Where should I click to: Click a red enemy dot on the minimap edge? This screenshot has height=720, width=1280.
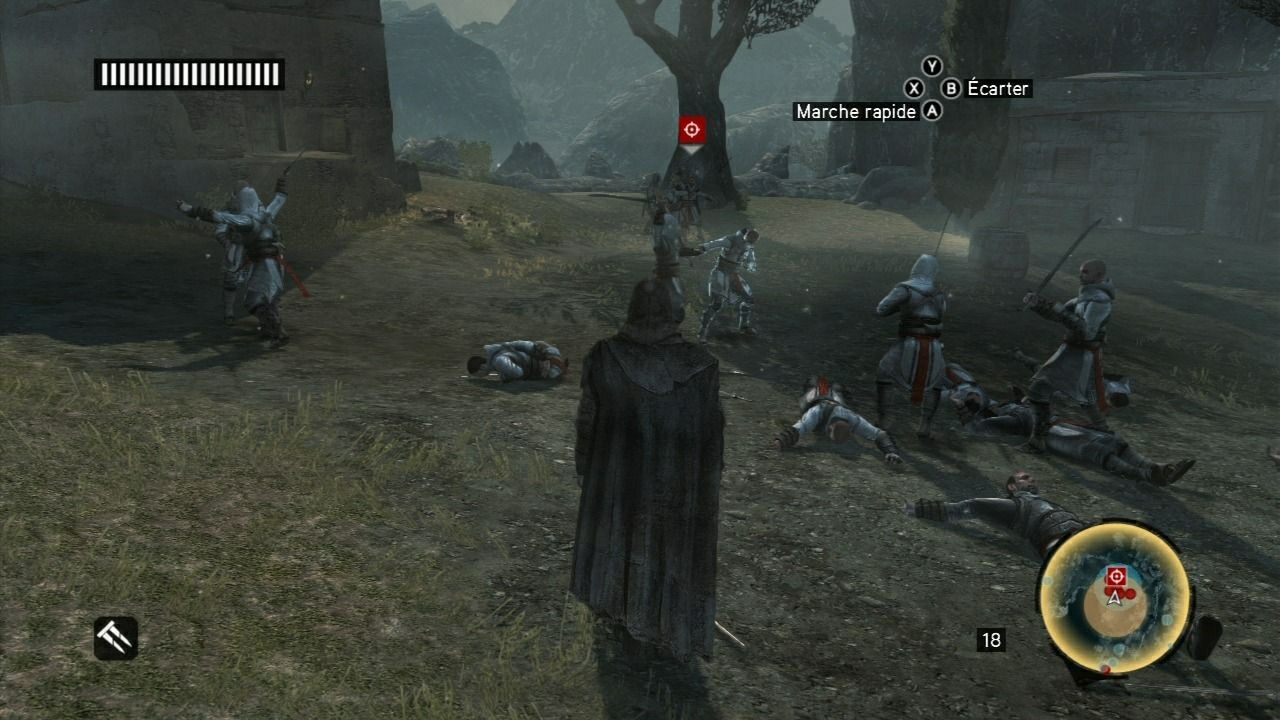coord(1107,670)
